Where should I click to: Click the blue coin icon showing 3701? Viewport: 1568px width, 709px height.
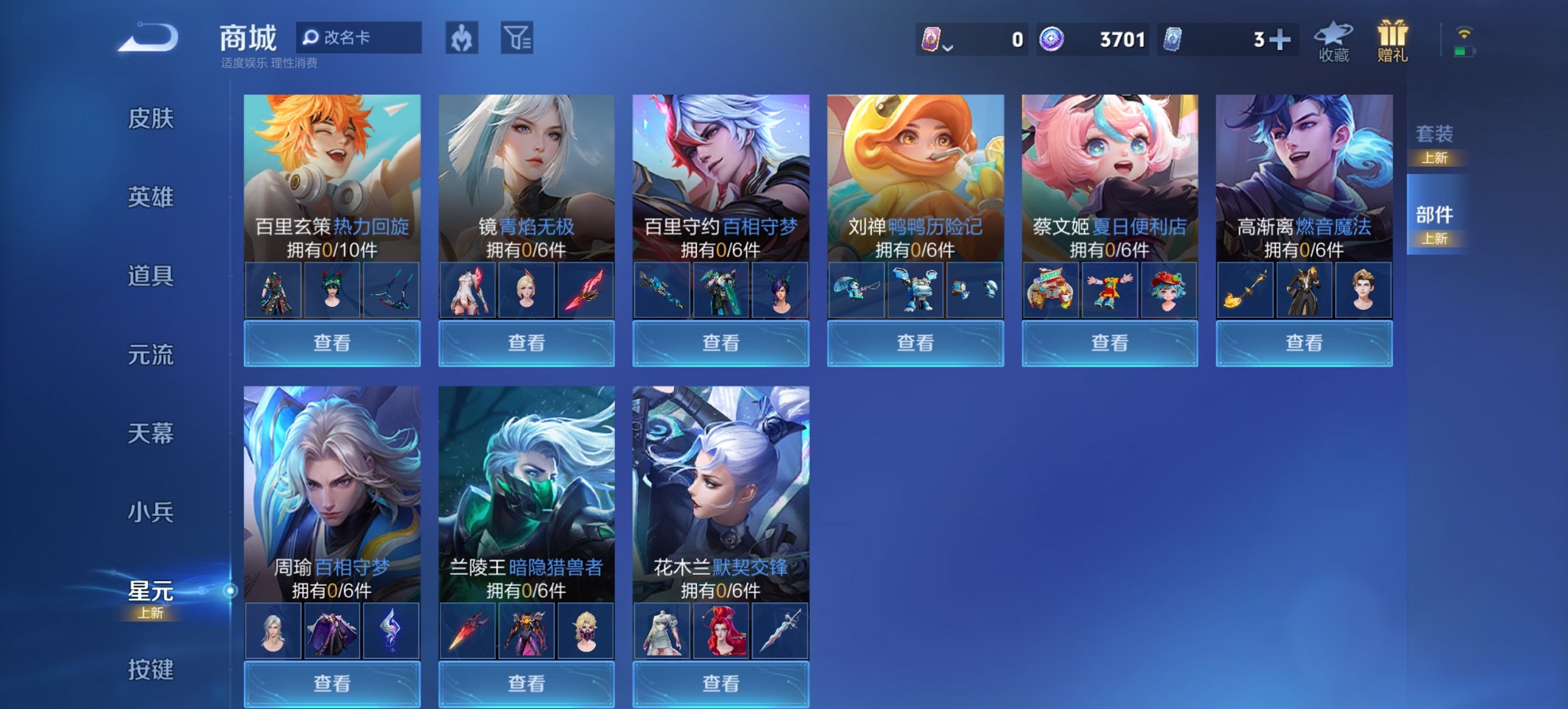tap(1052, 39)
